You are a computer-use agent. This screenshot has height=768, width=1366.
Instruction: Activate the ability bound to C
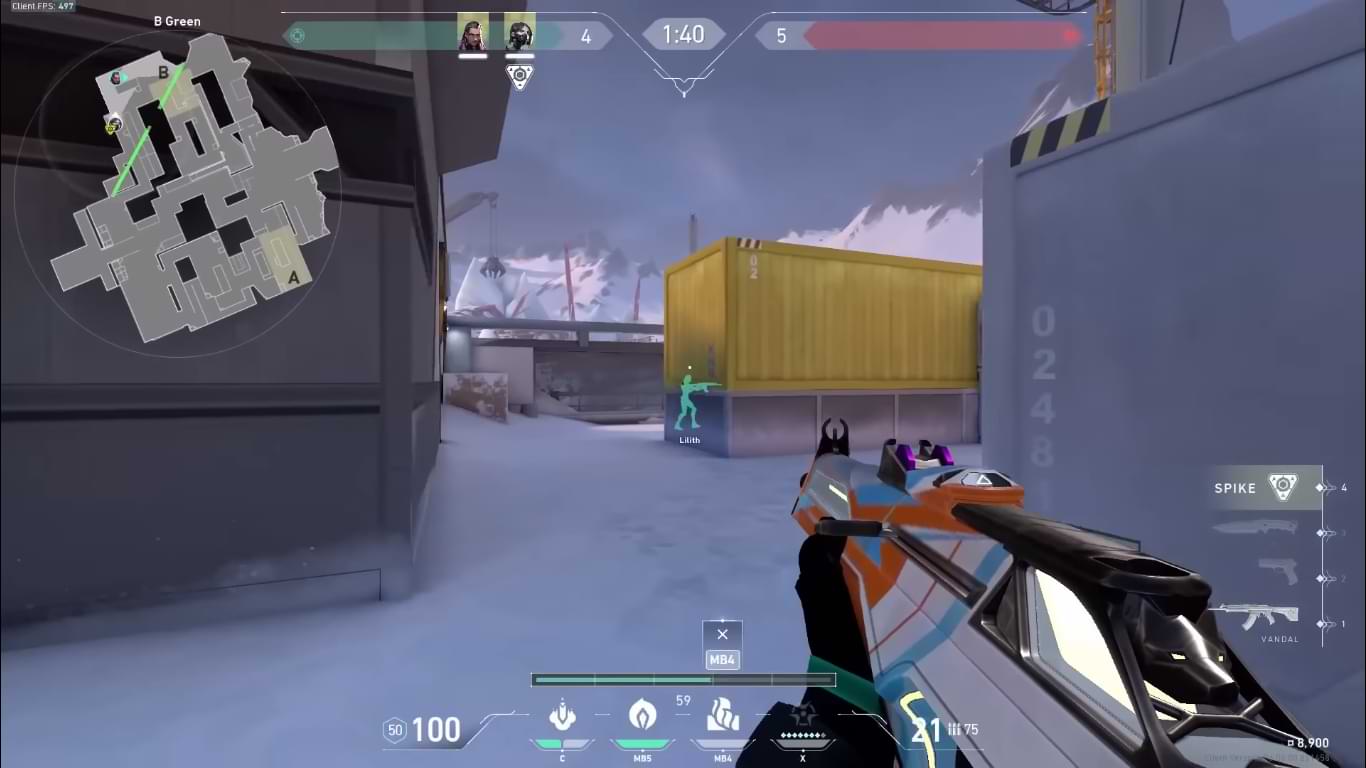(562, 716)
